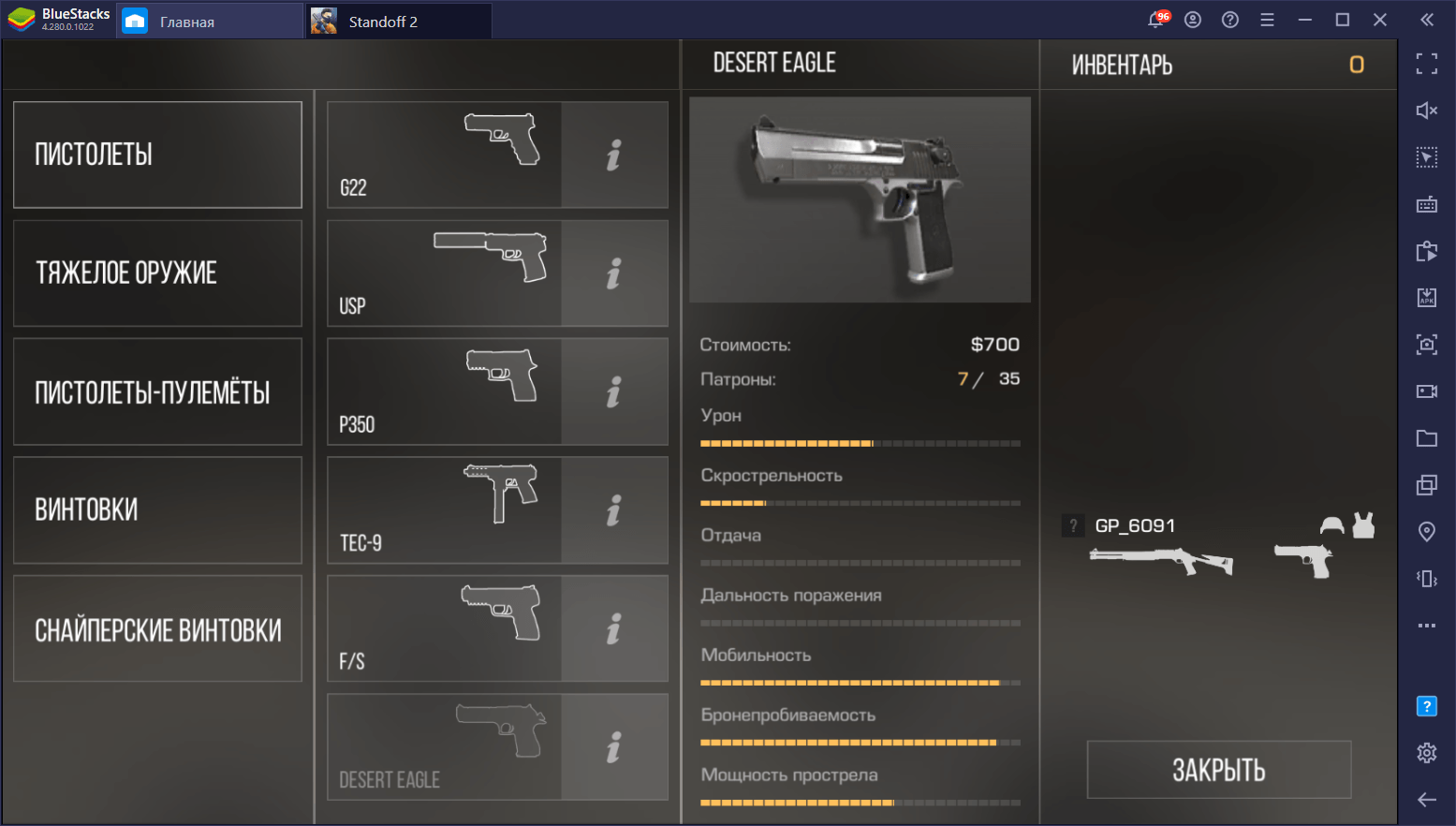1456x826 pixels.
Task: Switch to Тяжелое оружие category
Action: [x=157, y=273]
